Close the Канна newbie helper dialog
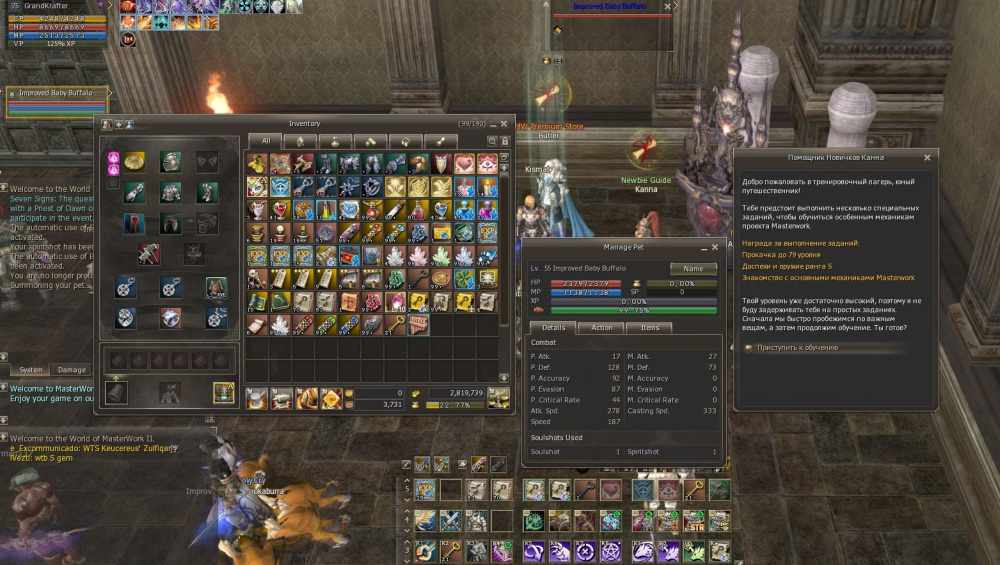Image resolution: width=1000 pixels, height=565 pixels. pyautogui.click(x=927, y=157)
